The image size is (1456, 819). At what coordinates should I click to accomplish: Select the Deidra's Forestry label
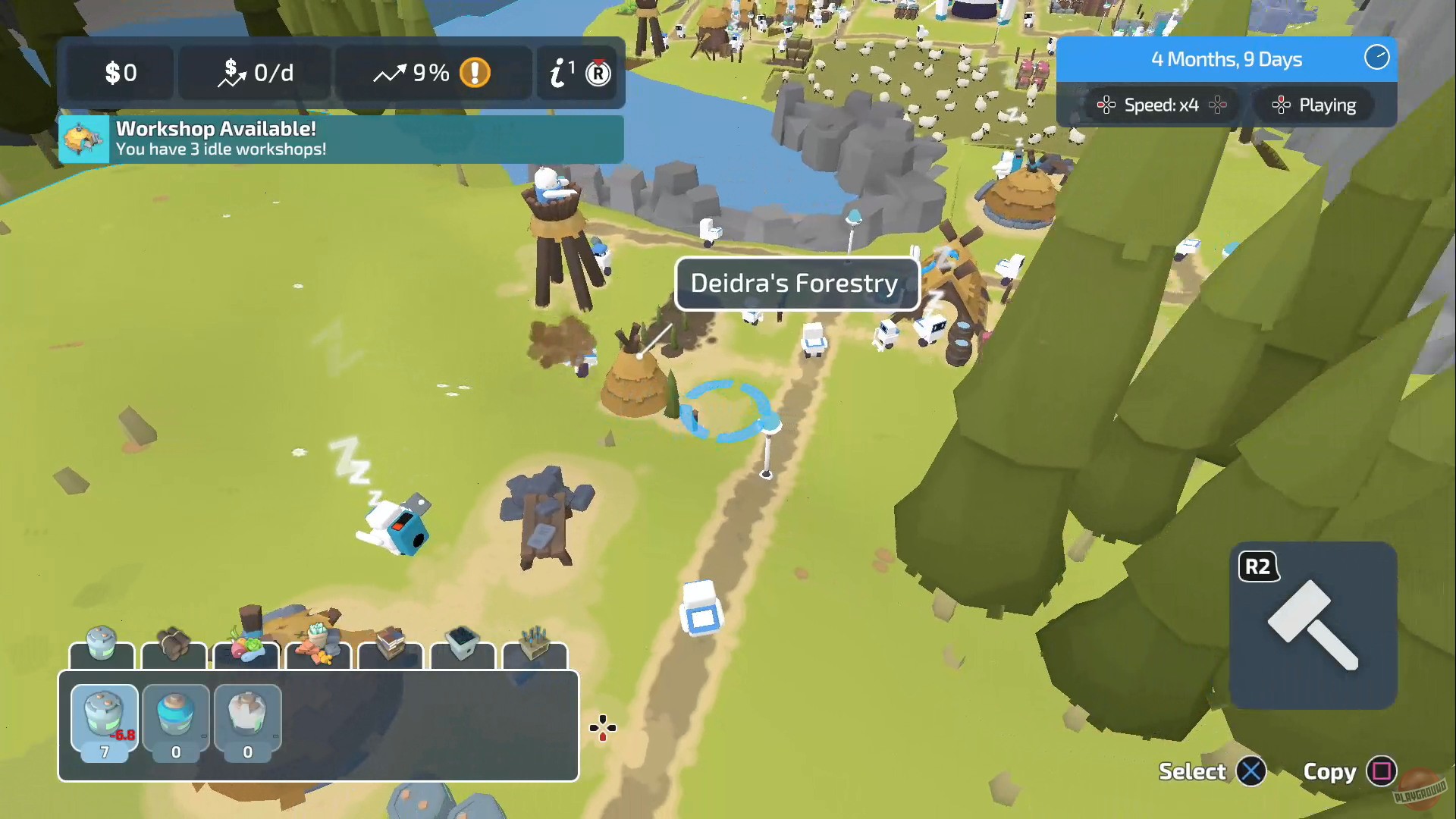[795, 284]
